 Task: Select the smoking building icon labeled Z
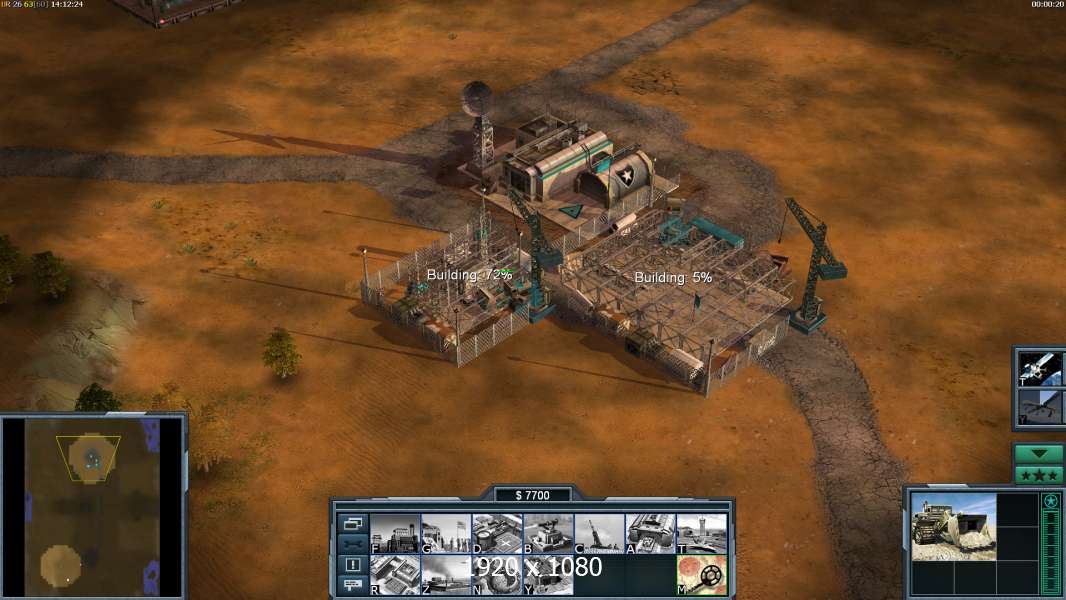(446, 575)
